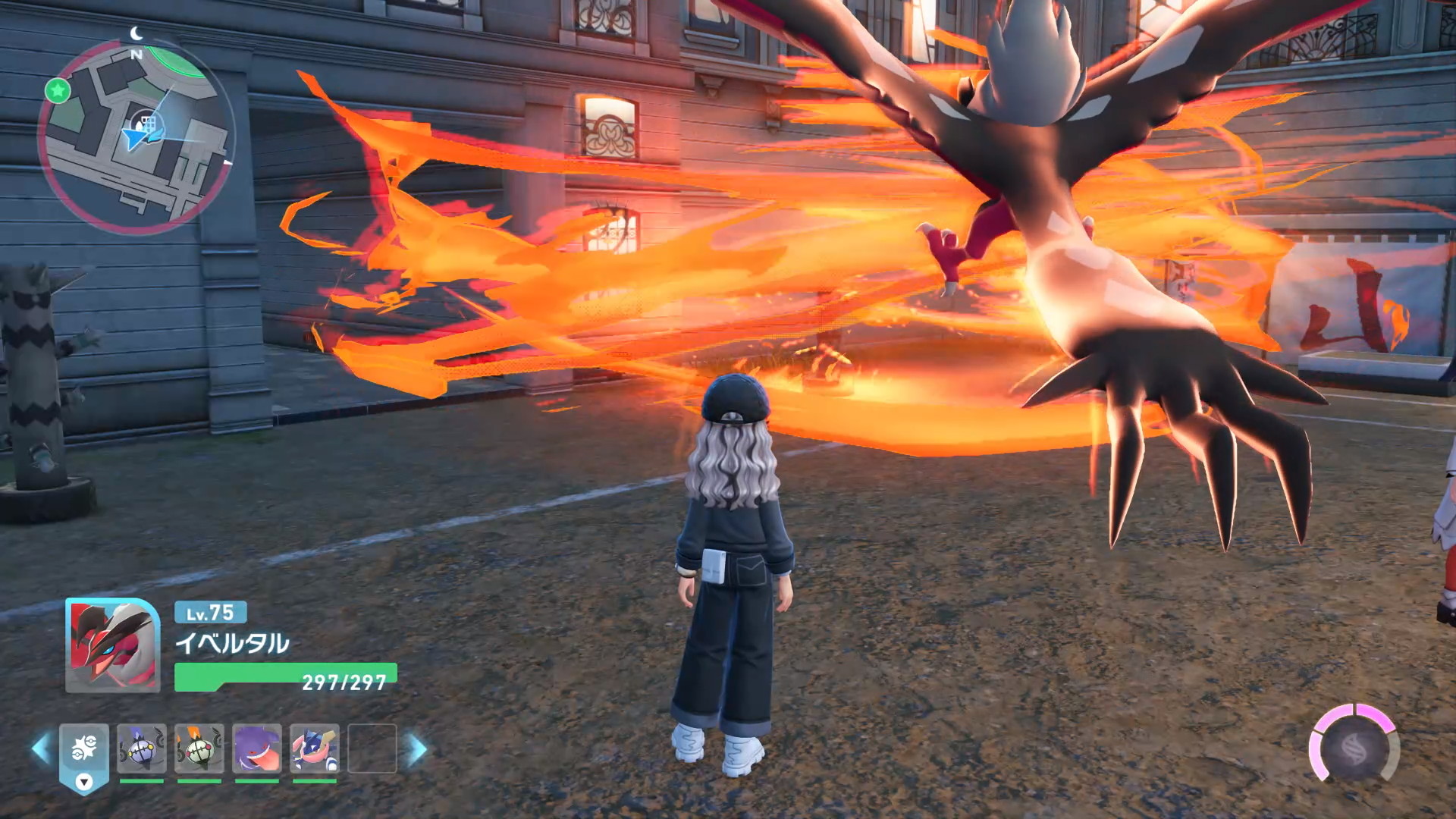1456x819 pixels.
Task: Cycle party left with the blue arrow
Action: point(40,749)
